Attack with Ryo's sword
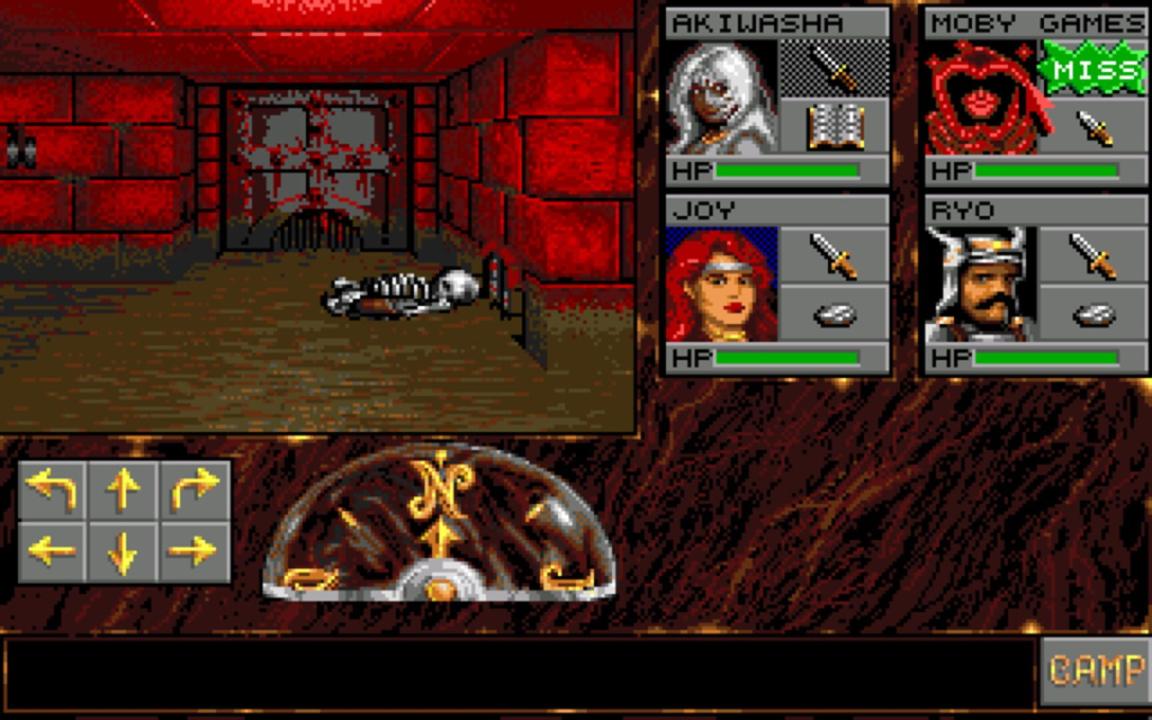 [1093, 255]
